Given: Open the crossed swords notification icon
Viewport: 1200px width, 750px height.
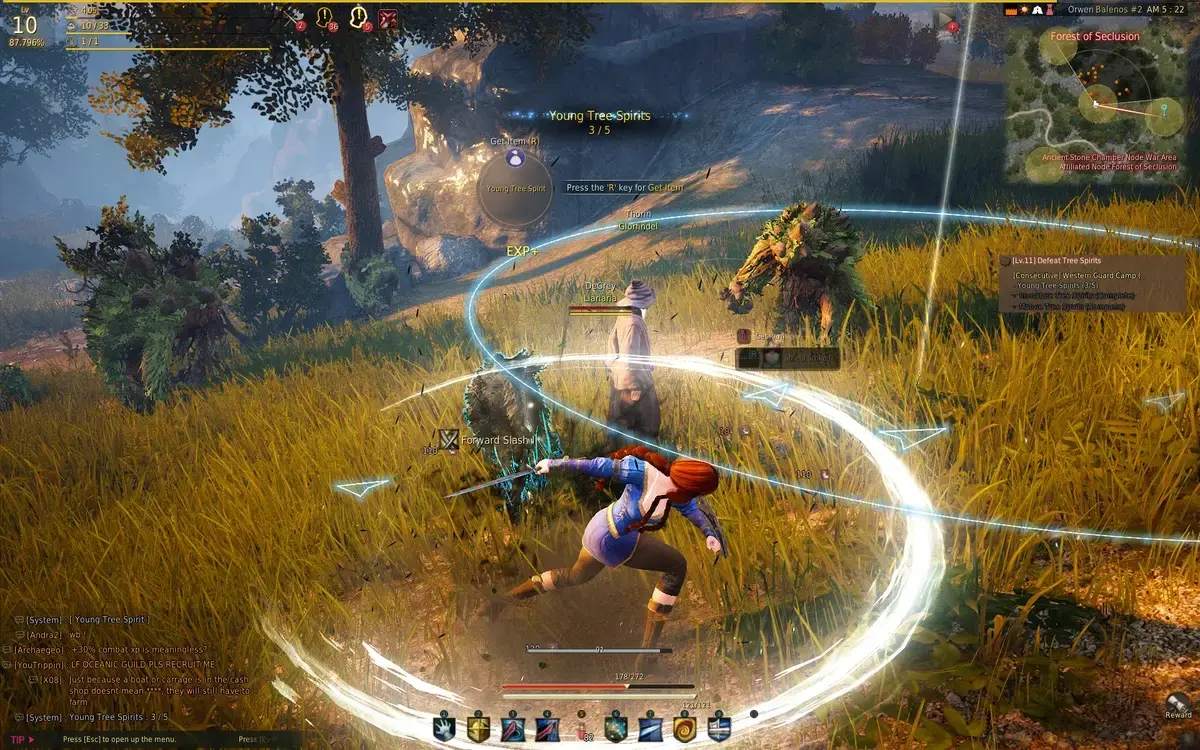Looking at the screenshot, I should coord(294,17).
